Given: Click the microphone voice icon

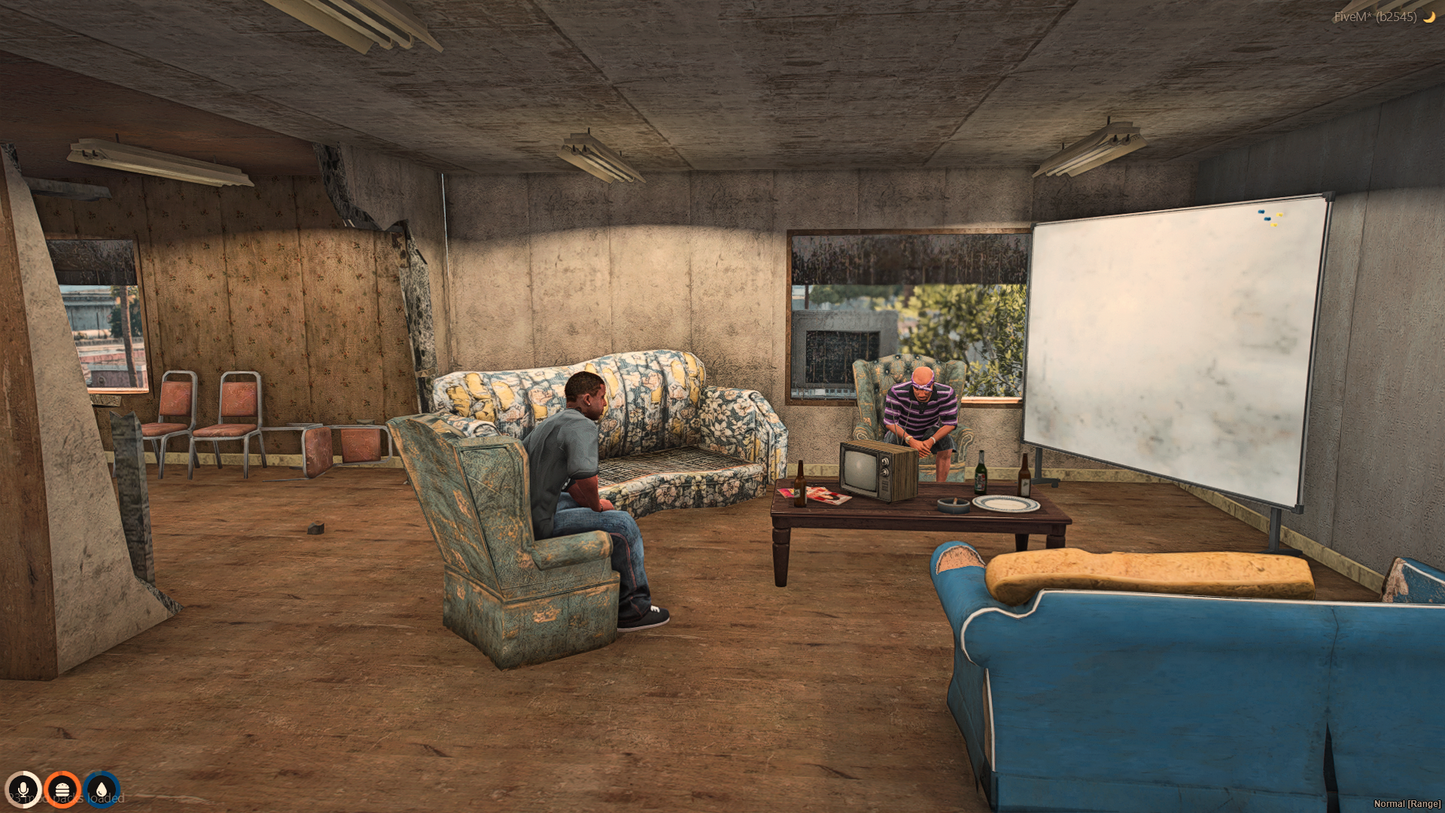Looking at the screenshot, I should [x=23, y=790].
